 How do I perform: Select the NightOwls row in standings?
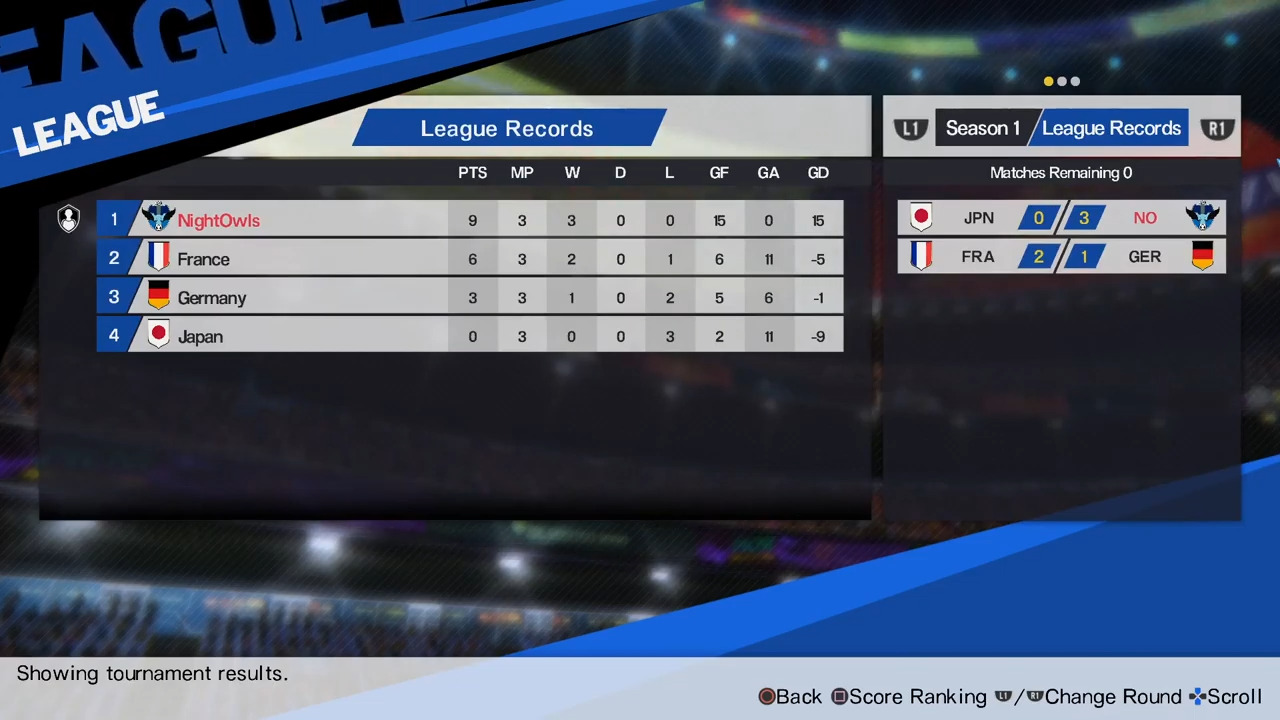coord(469,220)
